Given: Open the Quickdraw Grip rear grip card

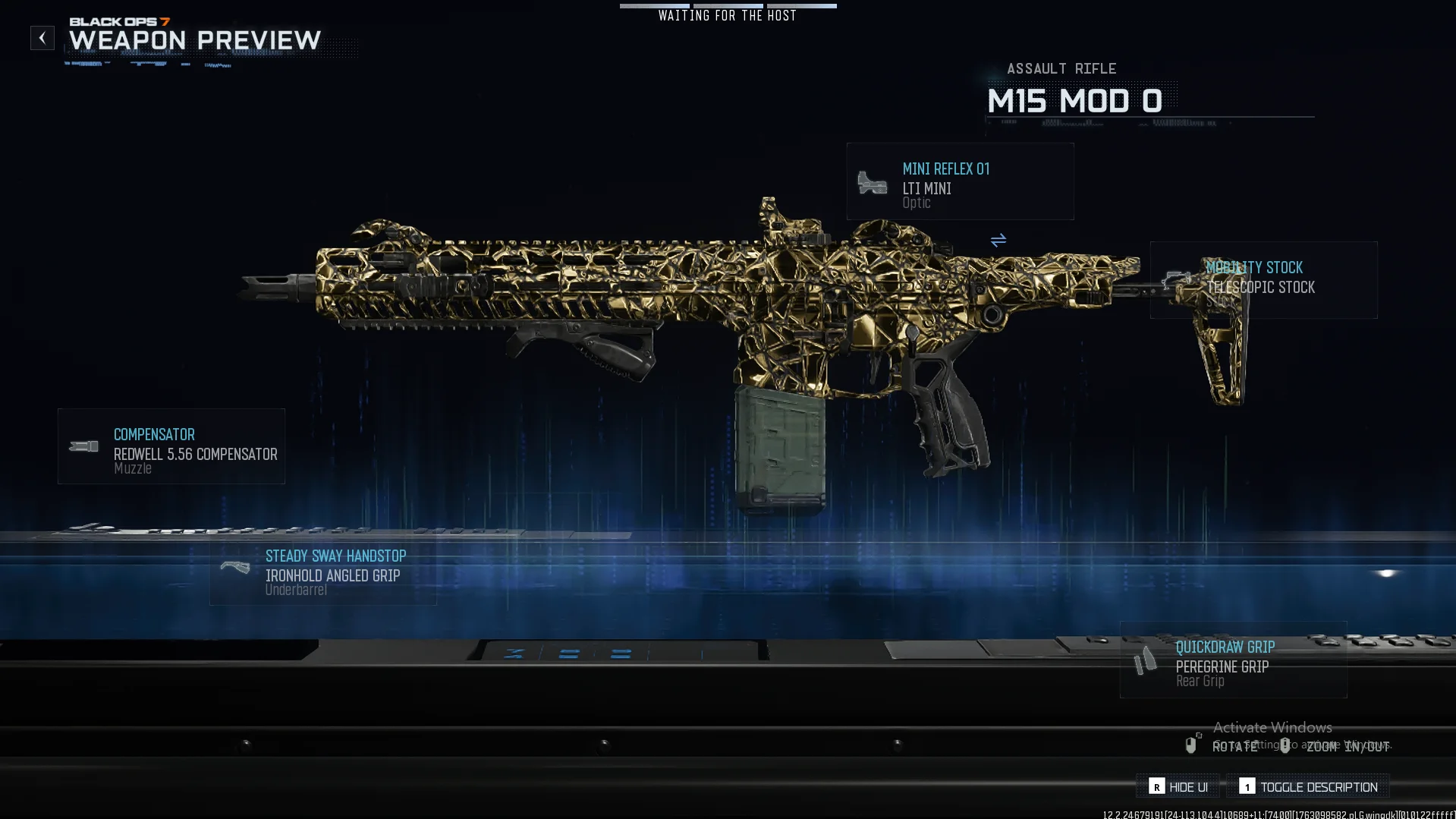Looking at the screenshot, I should pyautogui.click(x=1233, y=660).
